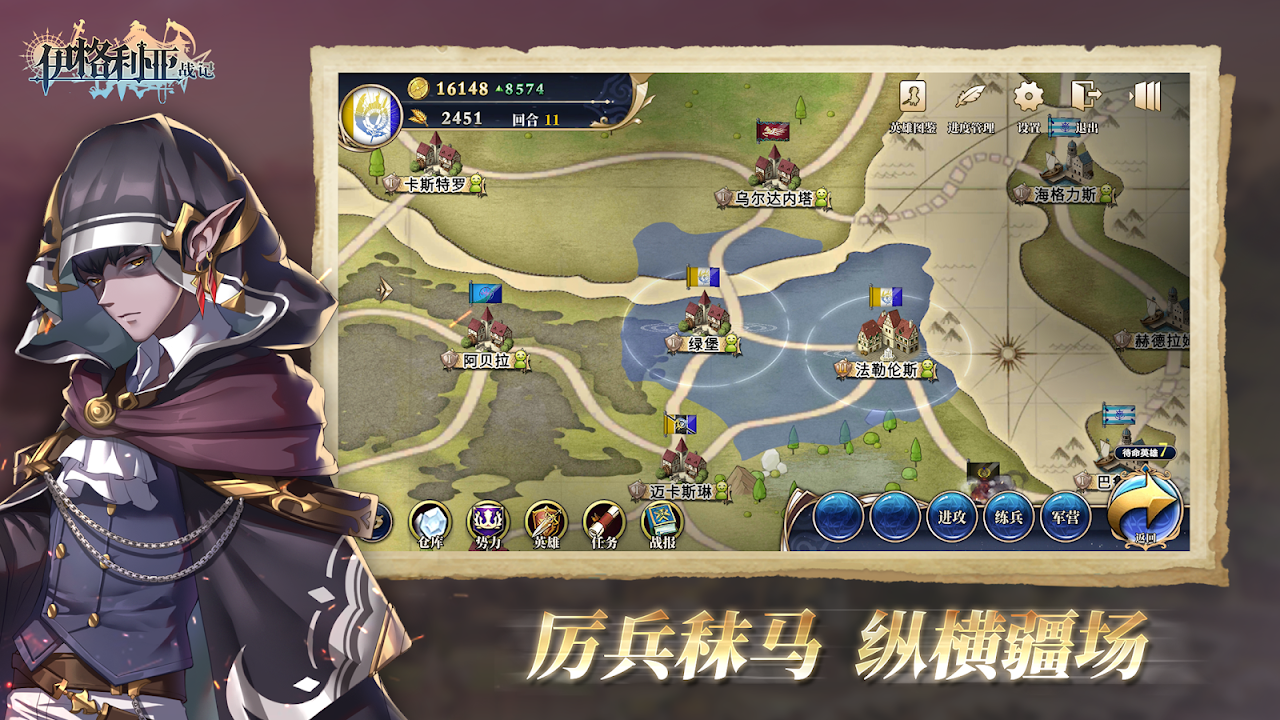Open the 仓库 warehouse crystal icon
This screenshot has height=720, width=1280.
point(430,522)
